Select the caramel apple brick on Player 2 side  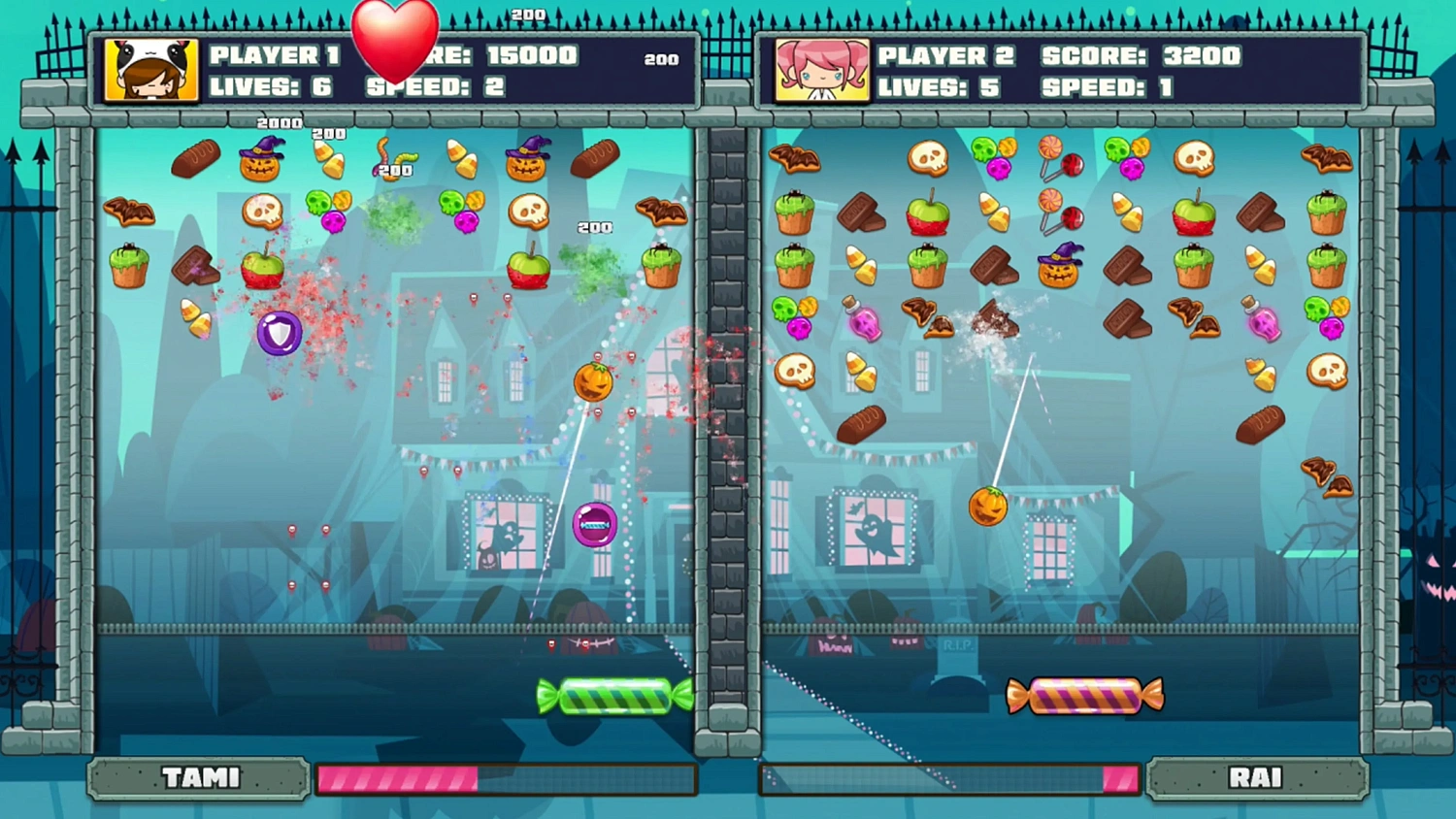(930, 215)
